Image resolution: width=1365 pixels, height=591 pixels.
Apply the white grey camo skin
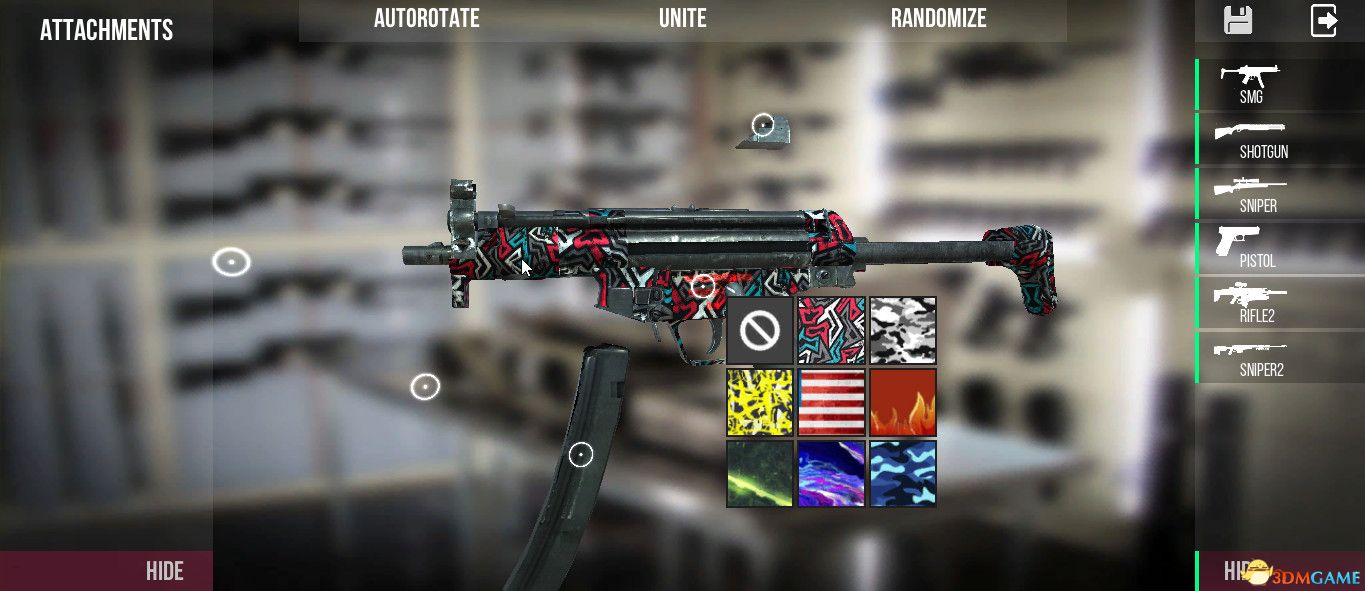coord(903,330)
